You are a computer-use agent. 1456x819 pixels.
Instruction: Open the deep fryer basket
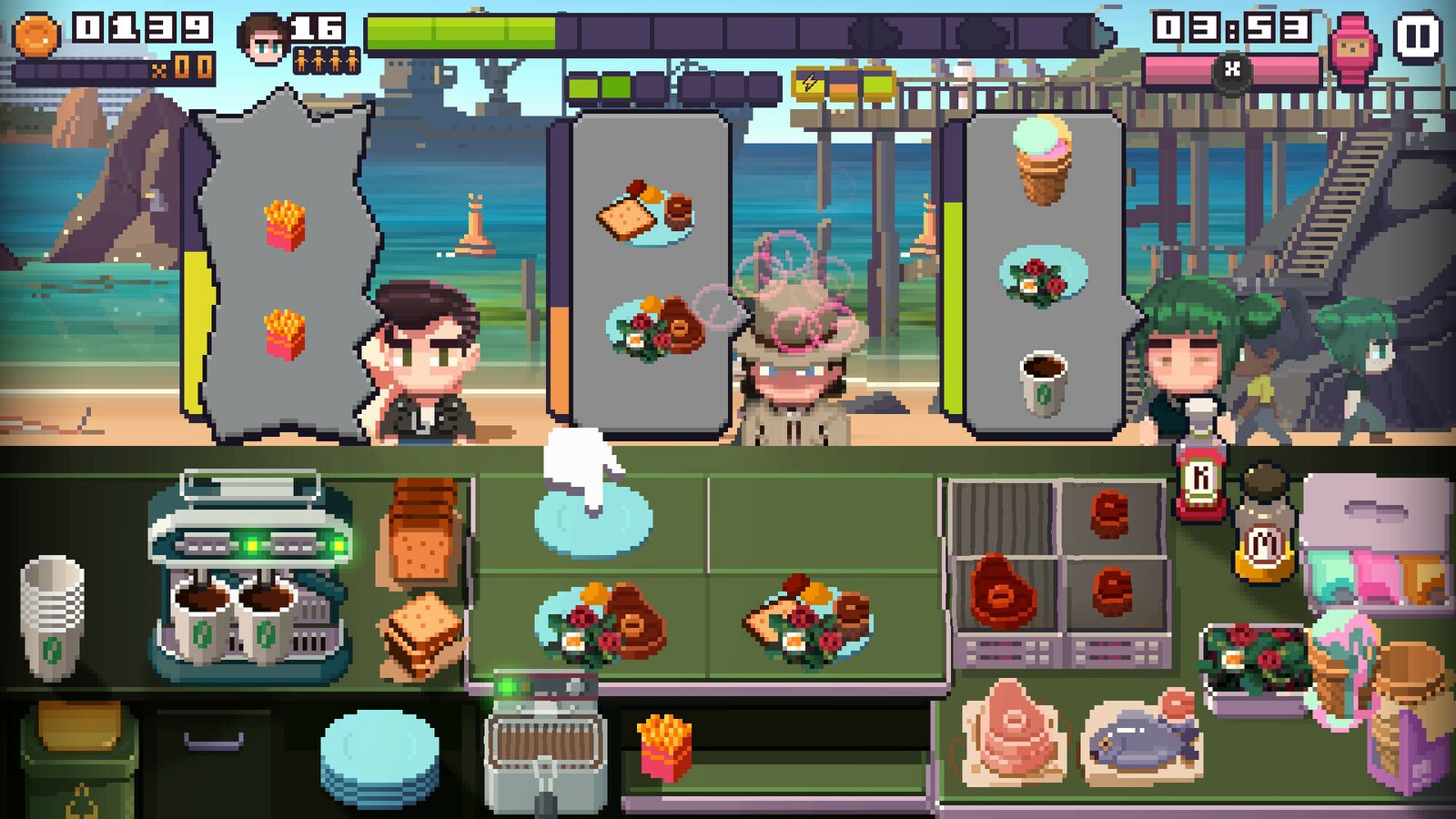pos(544,737)
